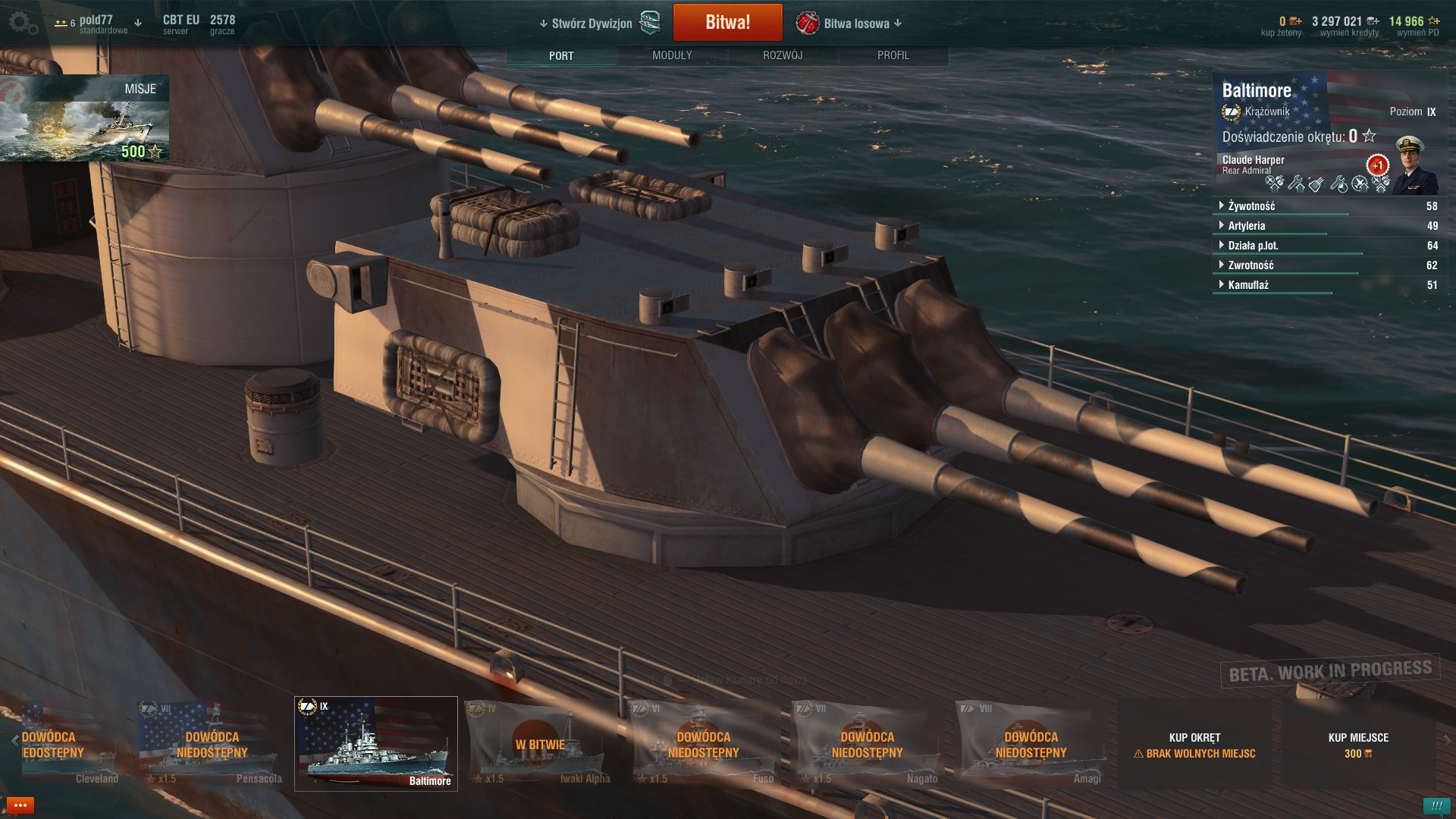Expand the Kamuflaż stat row
The height and width of the screenshot is (819, 1456).
(x=1248, y=285)
